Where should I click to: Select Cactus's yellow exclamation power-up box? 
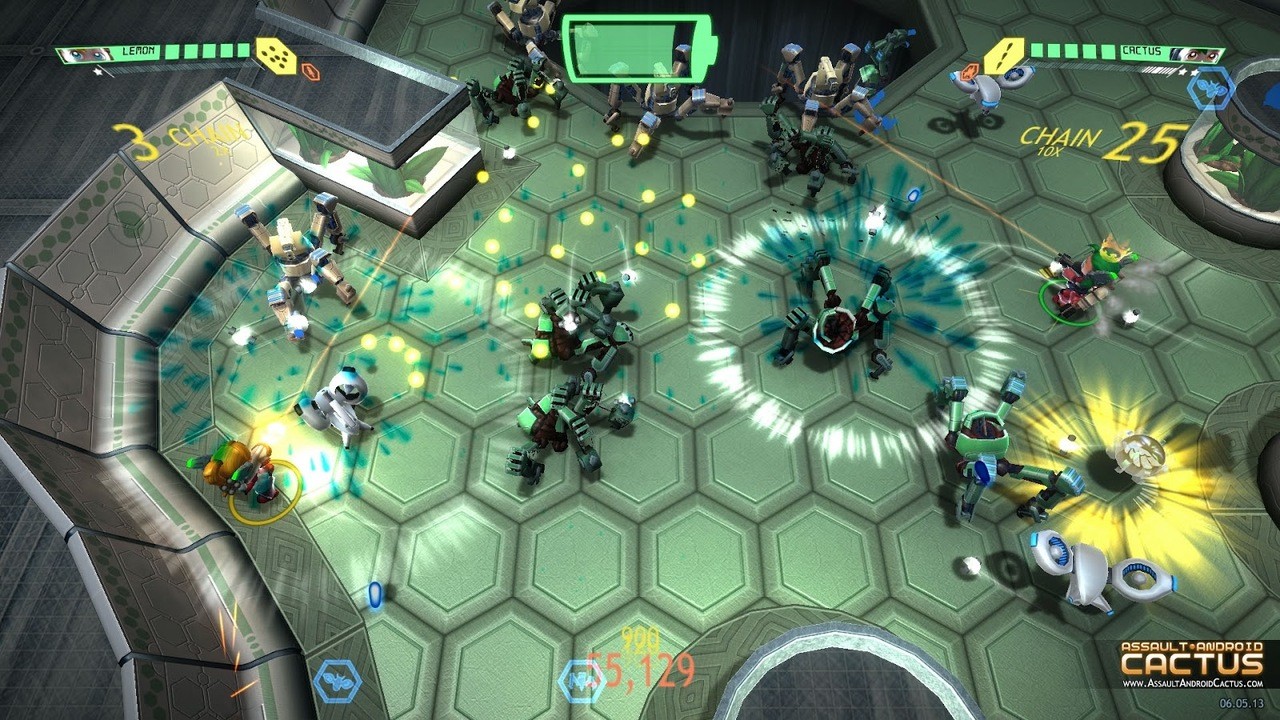click(1004, 53)
